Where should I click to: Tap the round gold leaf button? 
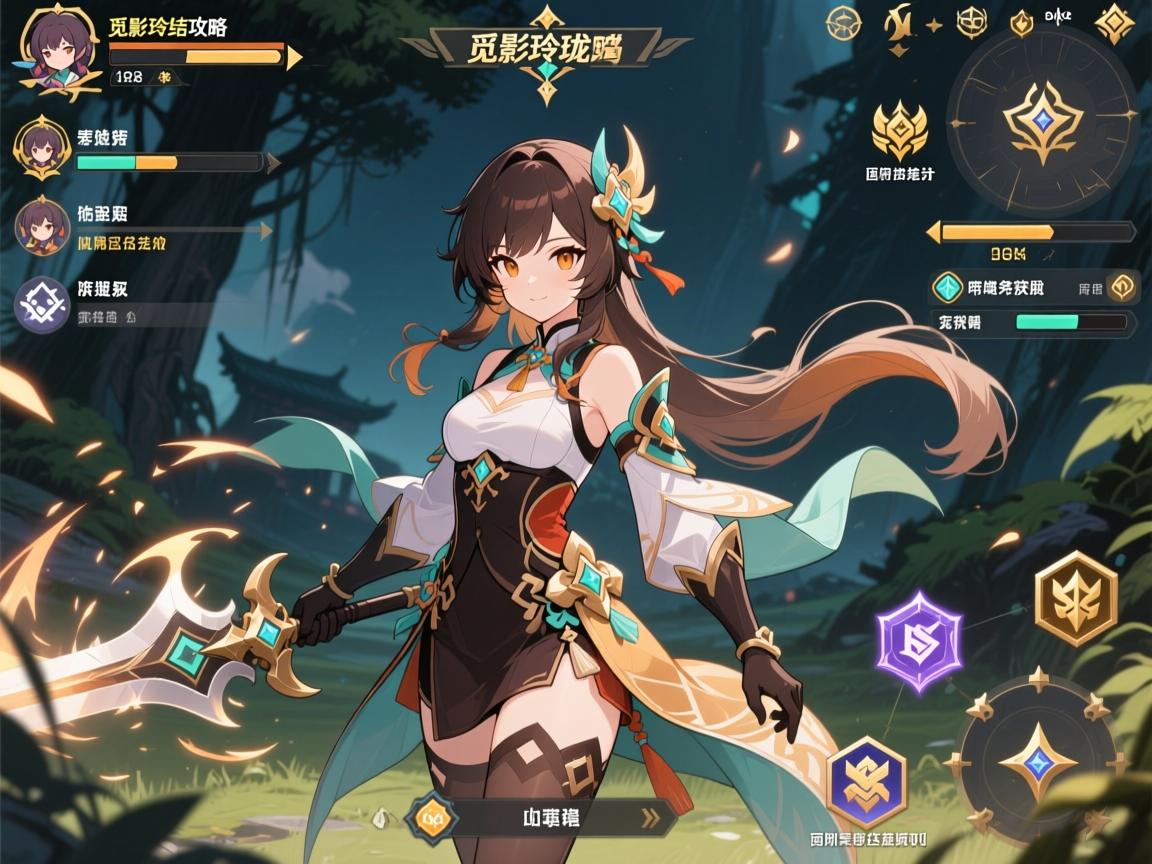point(1122,288)
